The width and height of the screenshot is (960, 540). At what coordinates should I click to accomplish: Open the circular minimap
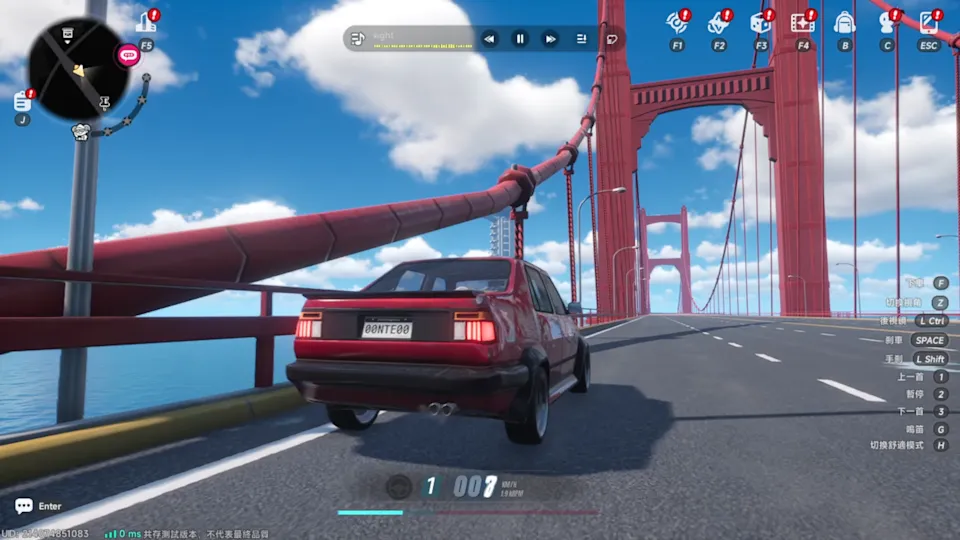tap(78, 70)
